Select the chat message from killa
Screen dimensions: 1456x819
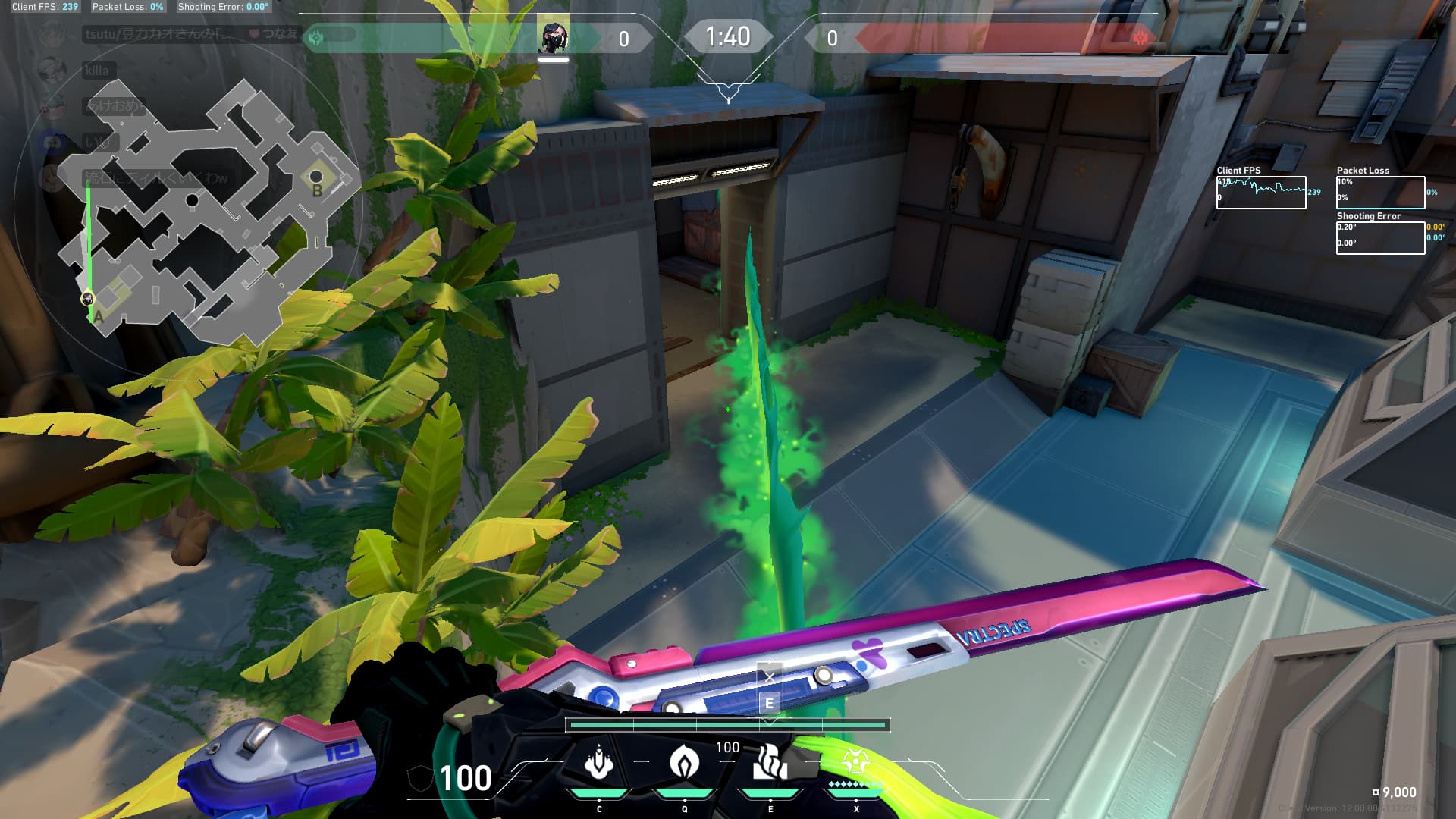[x=97, y=71]
